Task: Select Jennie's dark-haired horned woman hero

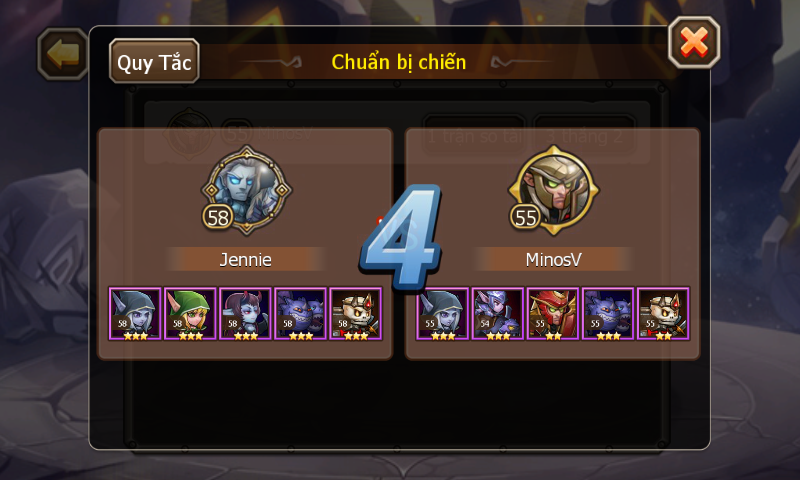Action: tap(245, 313)
